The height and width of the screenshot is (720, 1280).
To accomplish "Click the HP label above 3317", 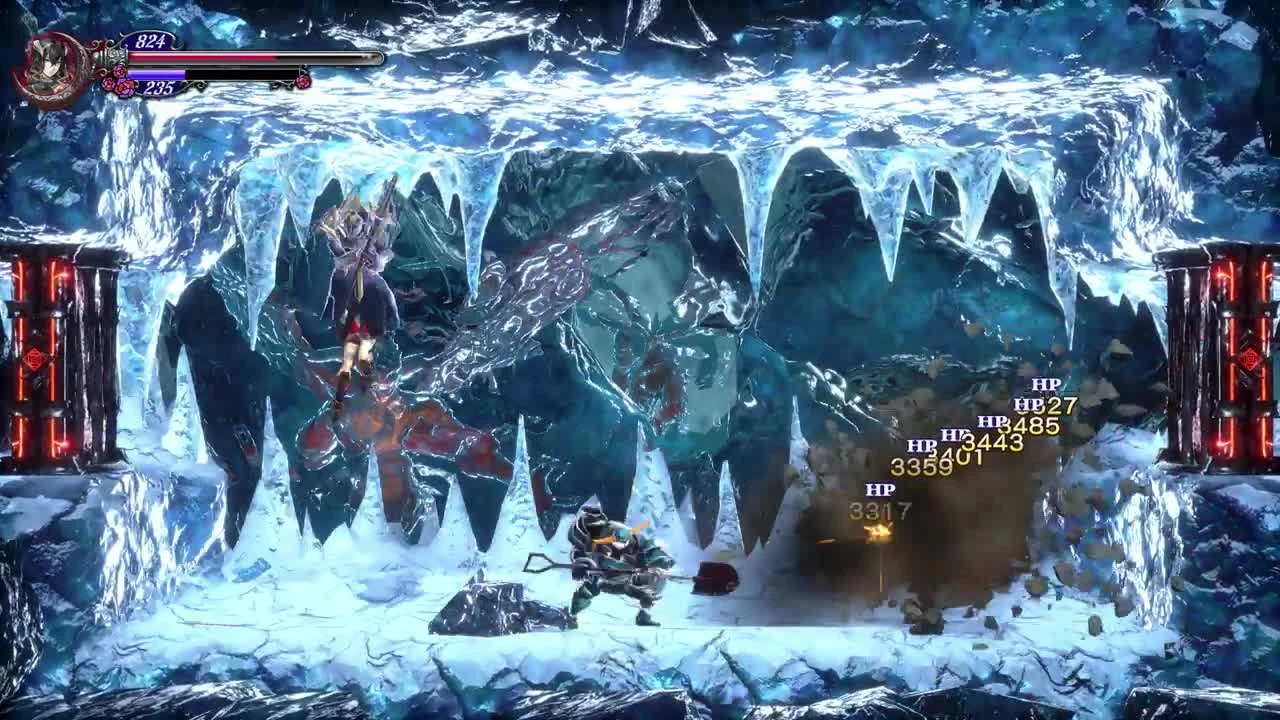I will pos(880,488).
